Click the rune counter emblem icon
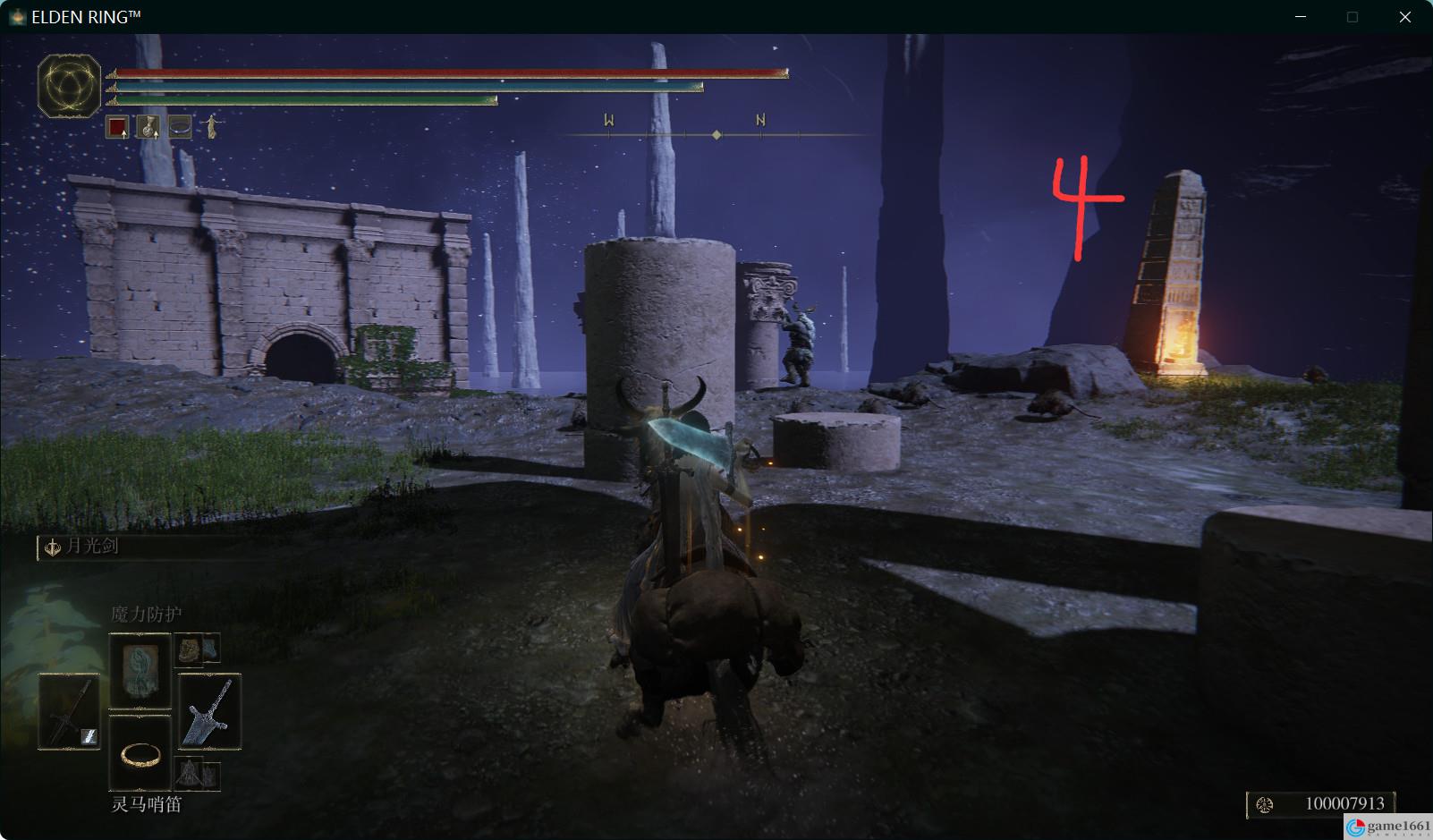Screen dimensions: 1433x840 pyautogui.click(x=1265, y=804)
